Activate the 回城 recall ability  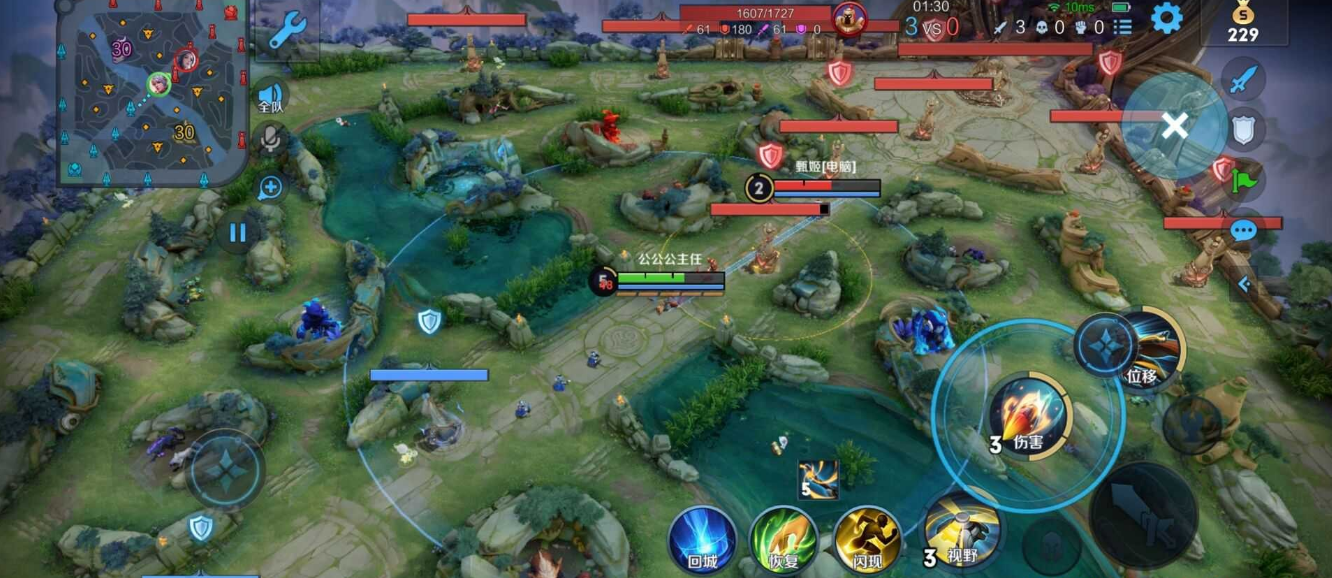tap(703, 539)
